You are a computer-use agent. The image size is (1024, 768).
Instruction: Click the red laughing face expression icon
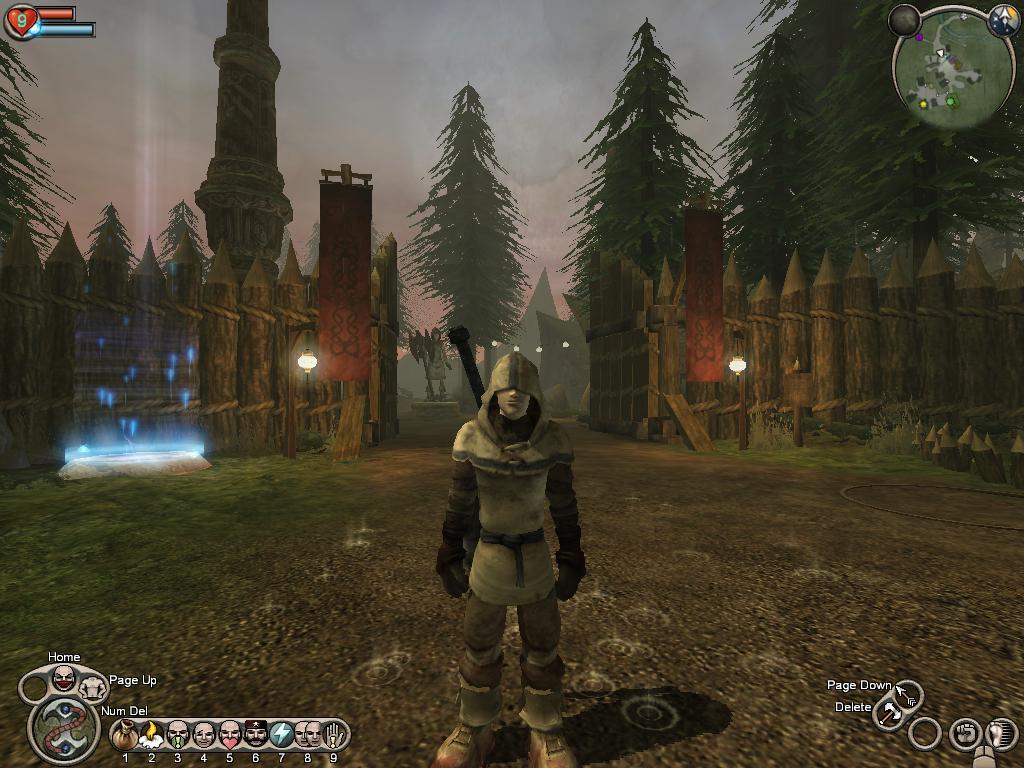[64, 679]
